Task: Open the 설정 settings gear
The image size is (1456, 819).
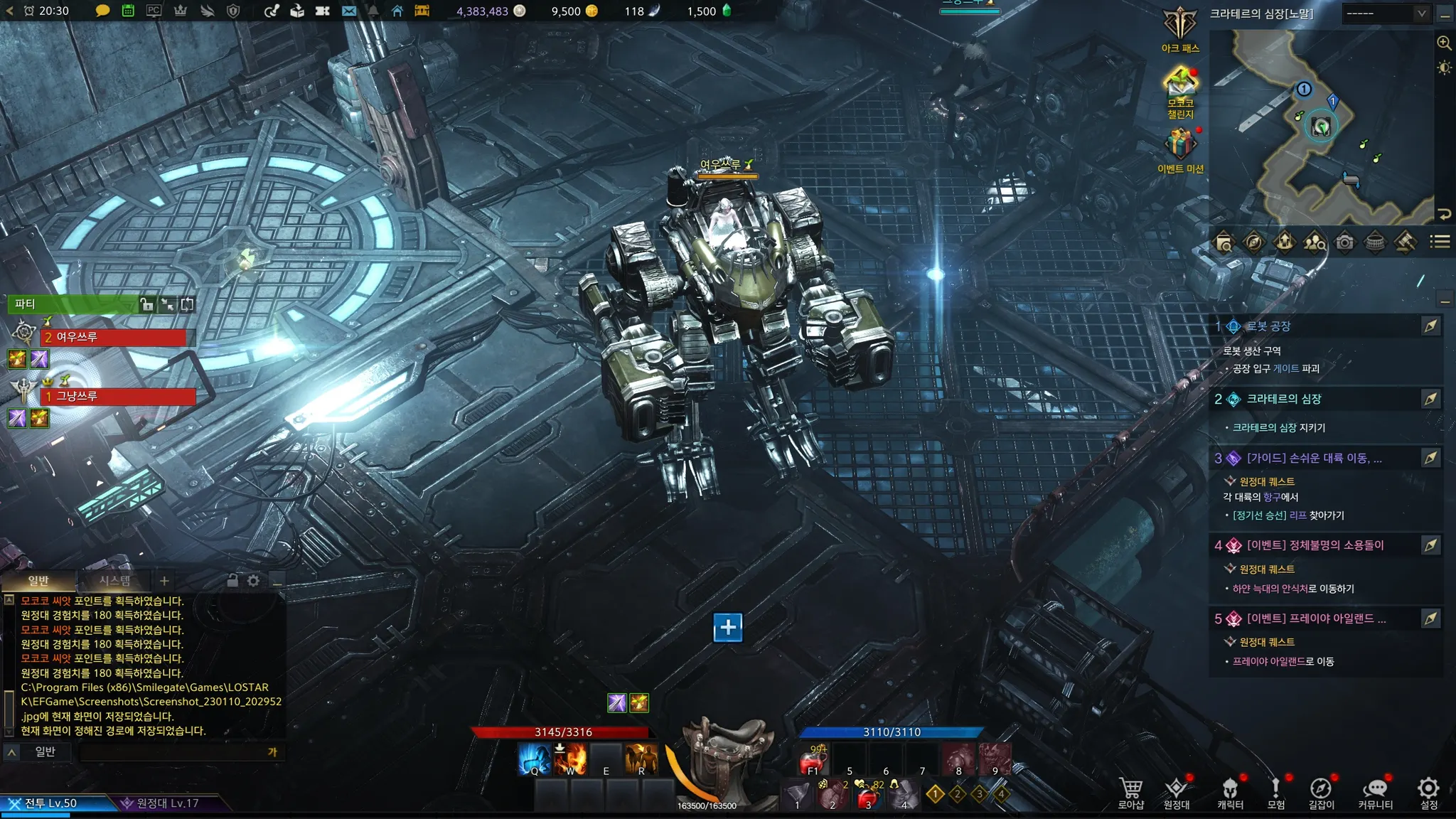Action: click(1428, 793)
